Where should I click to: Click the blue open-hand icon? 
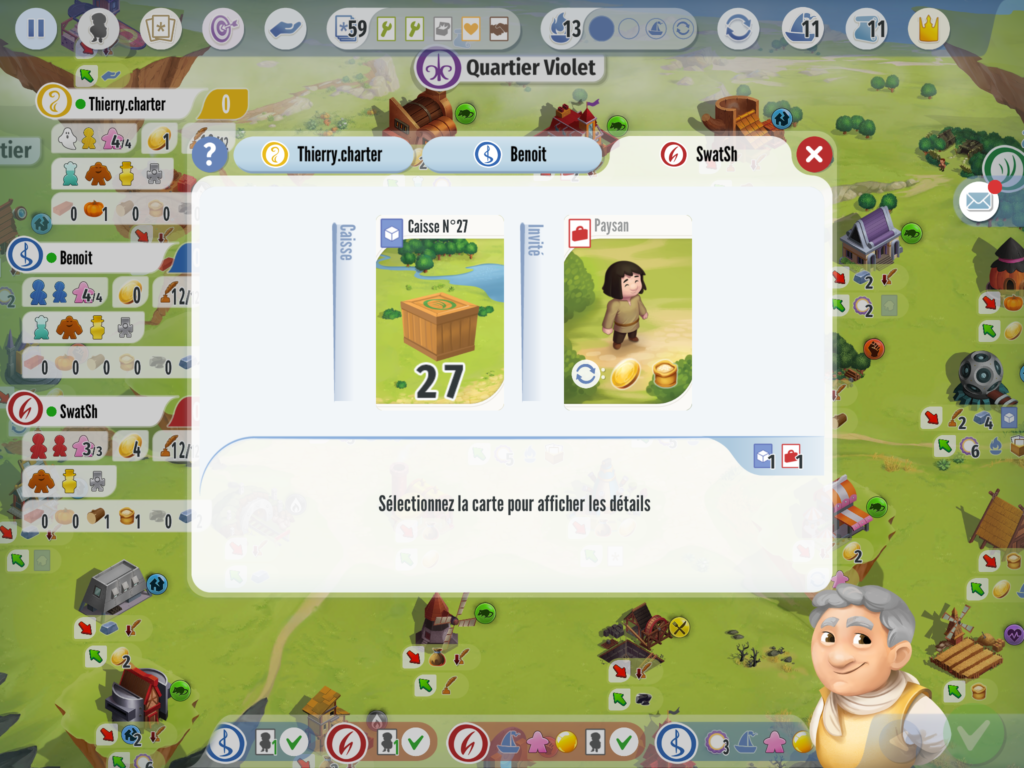pos(285,28)
